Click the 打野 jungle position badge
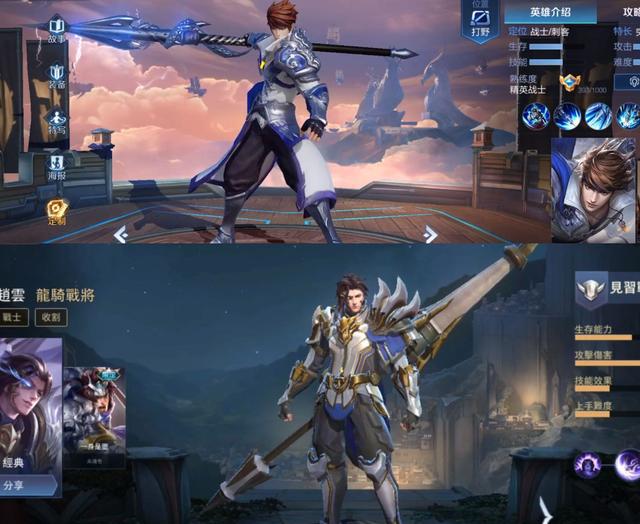The width and height of the screenshot is (640, 524). 480,22
